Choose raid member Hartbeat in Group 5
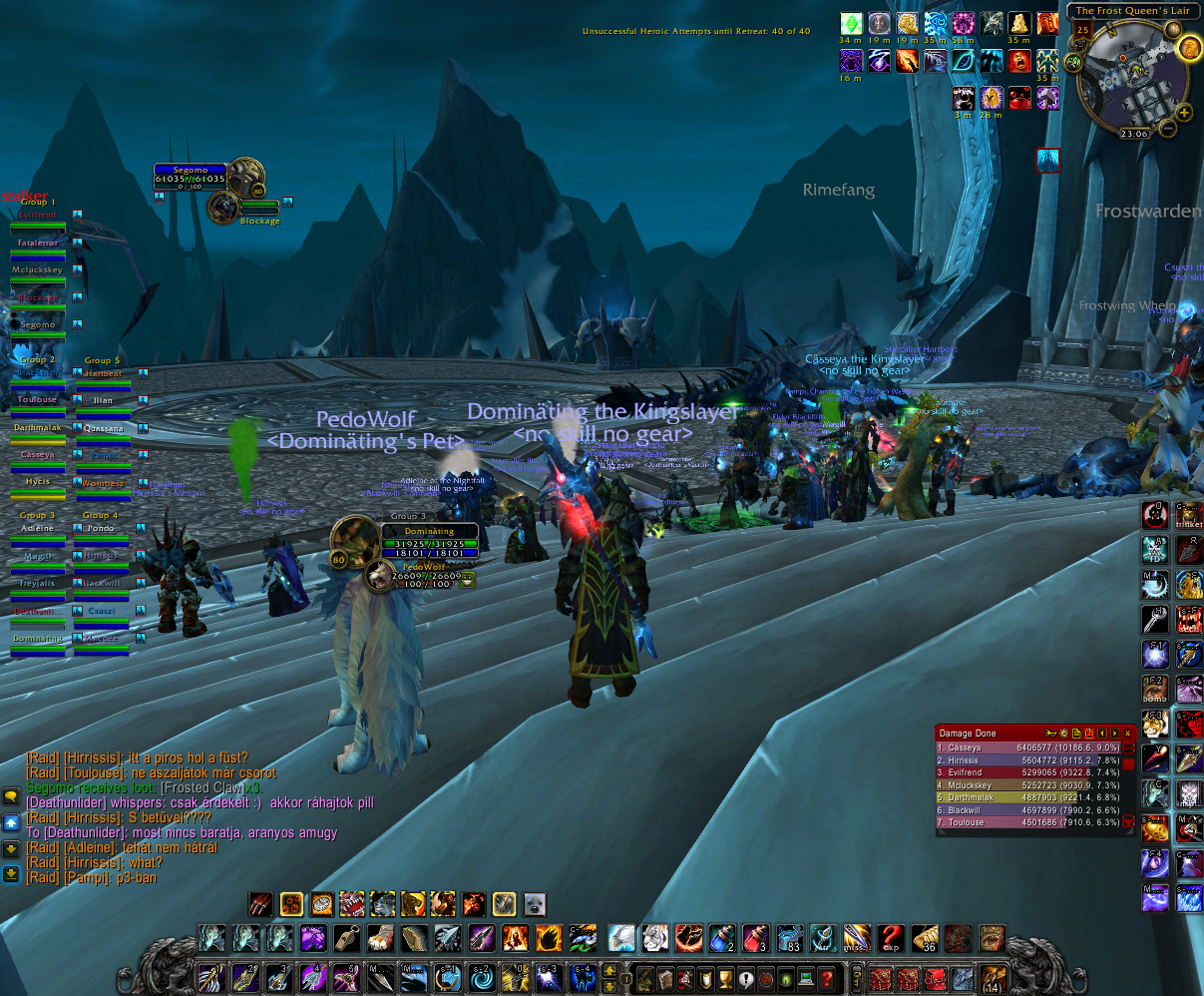This screenshot has height=996, width=1204. pyautogui.click(x=104, y=378)
